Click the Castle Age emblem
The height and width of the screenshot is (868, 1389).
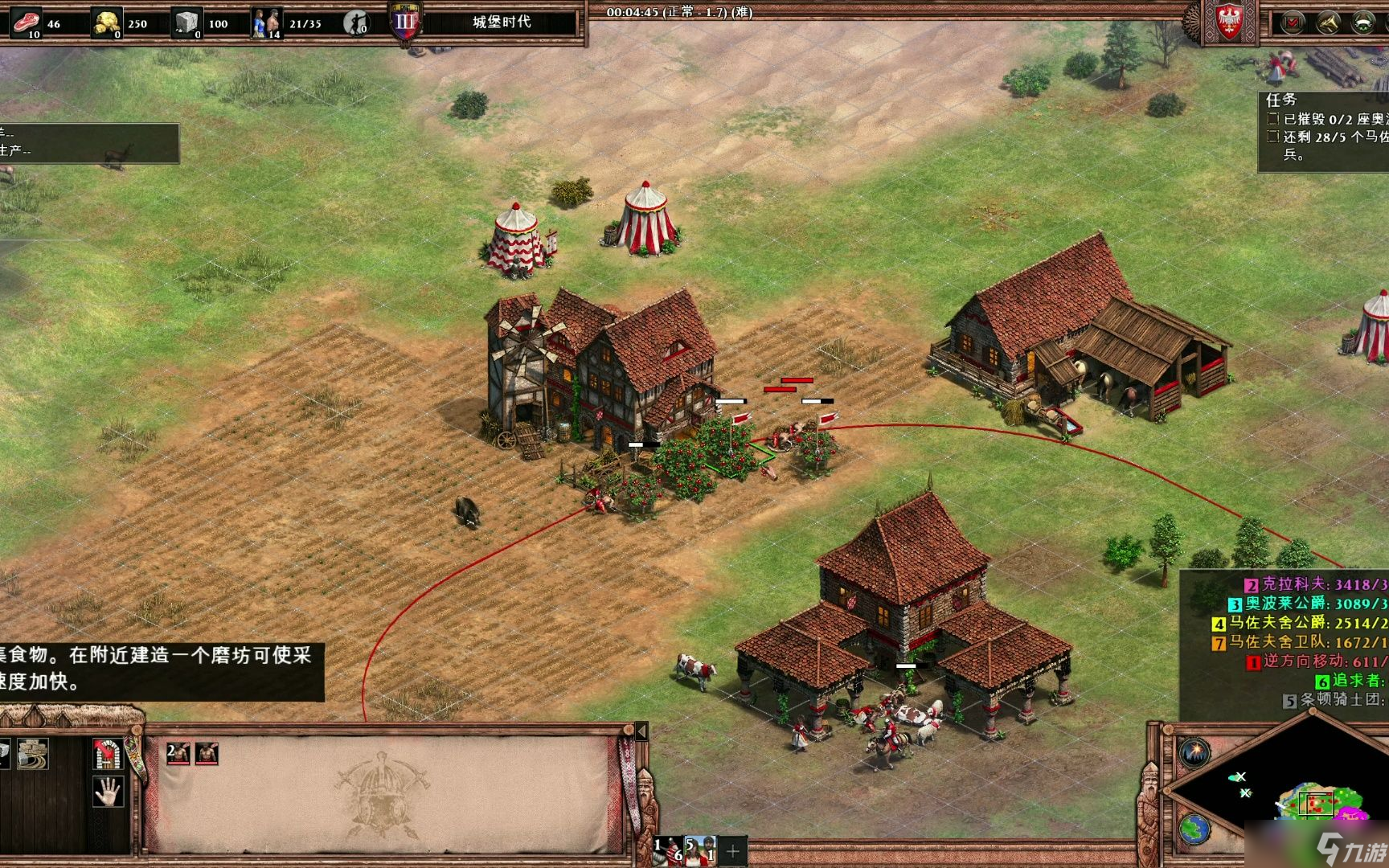(x=405, y=23)
